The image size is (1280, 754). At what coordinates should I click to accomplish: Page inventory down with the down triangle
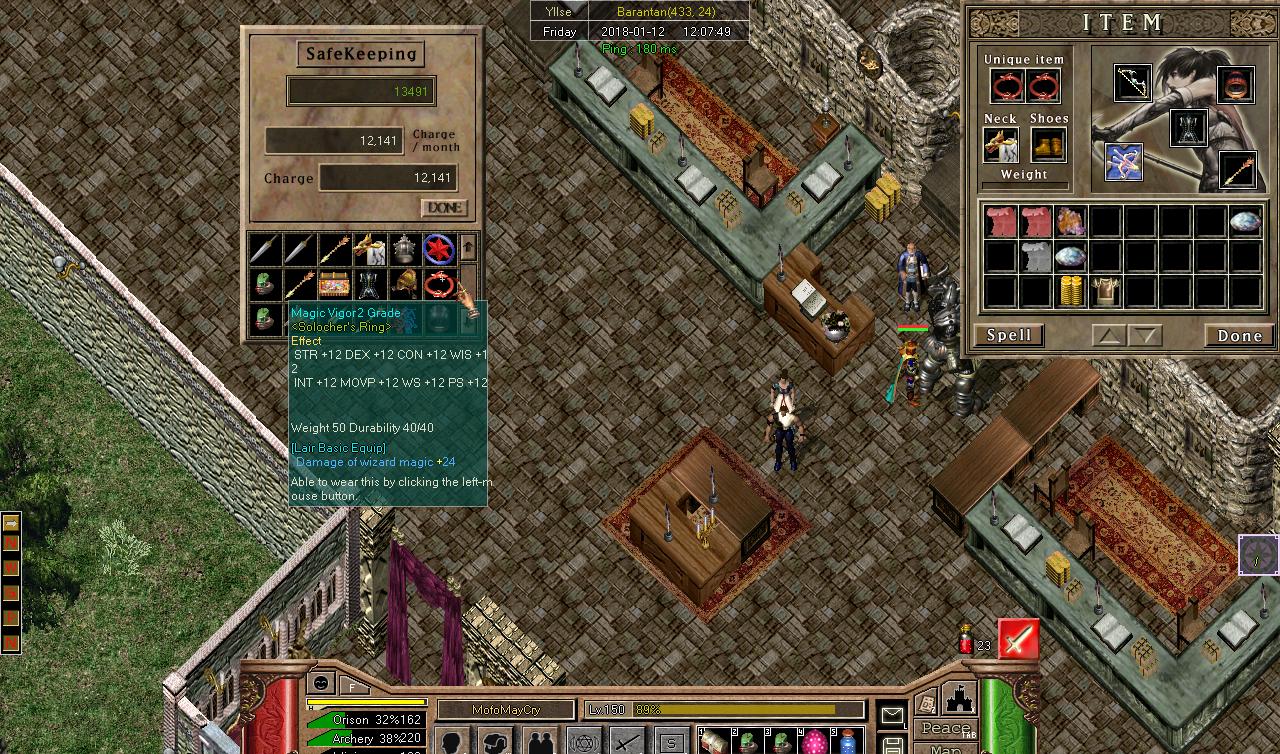(1145, 336)
